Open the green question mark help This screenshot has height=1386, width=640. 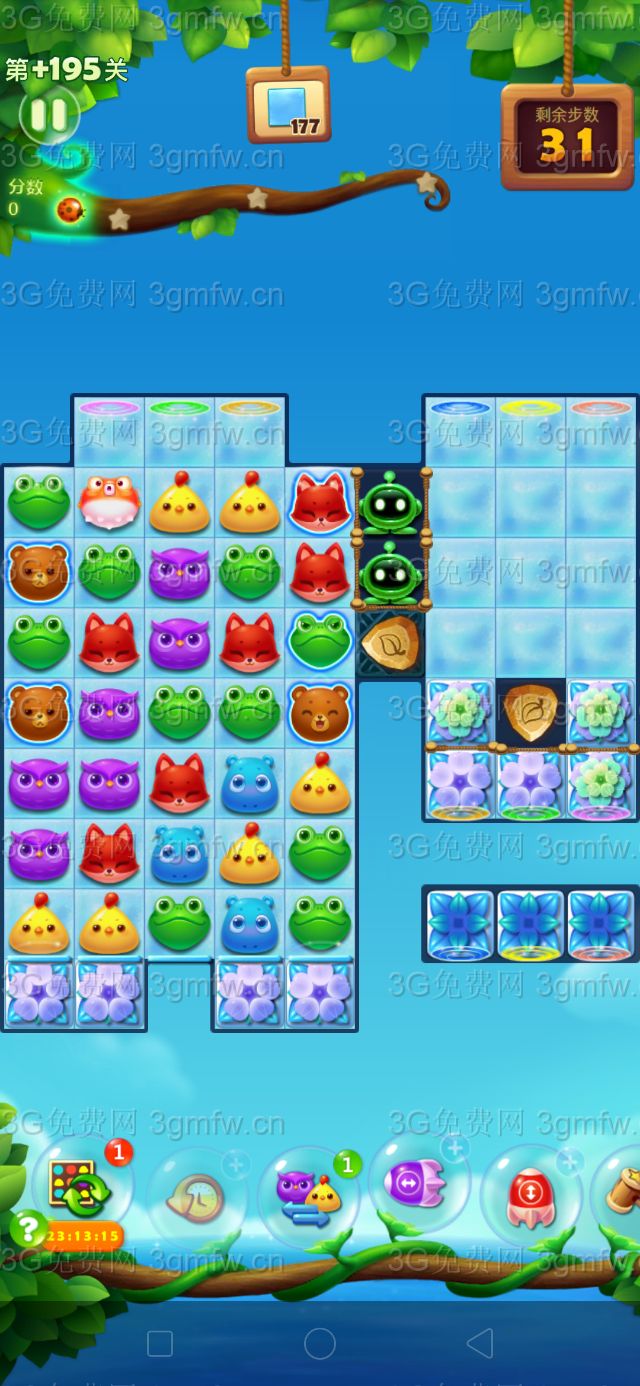point(28,1226)
